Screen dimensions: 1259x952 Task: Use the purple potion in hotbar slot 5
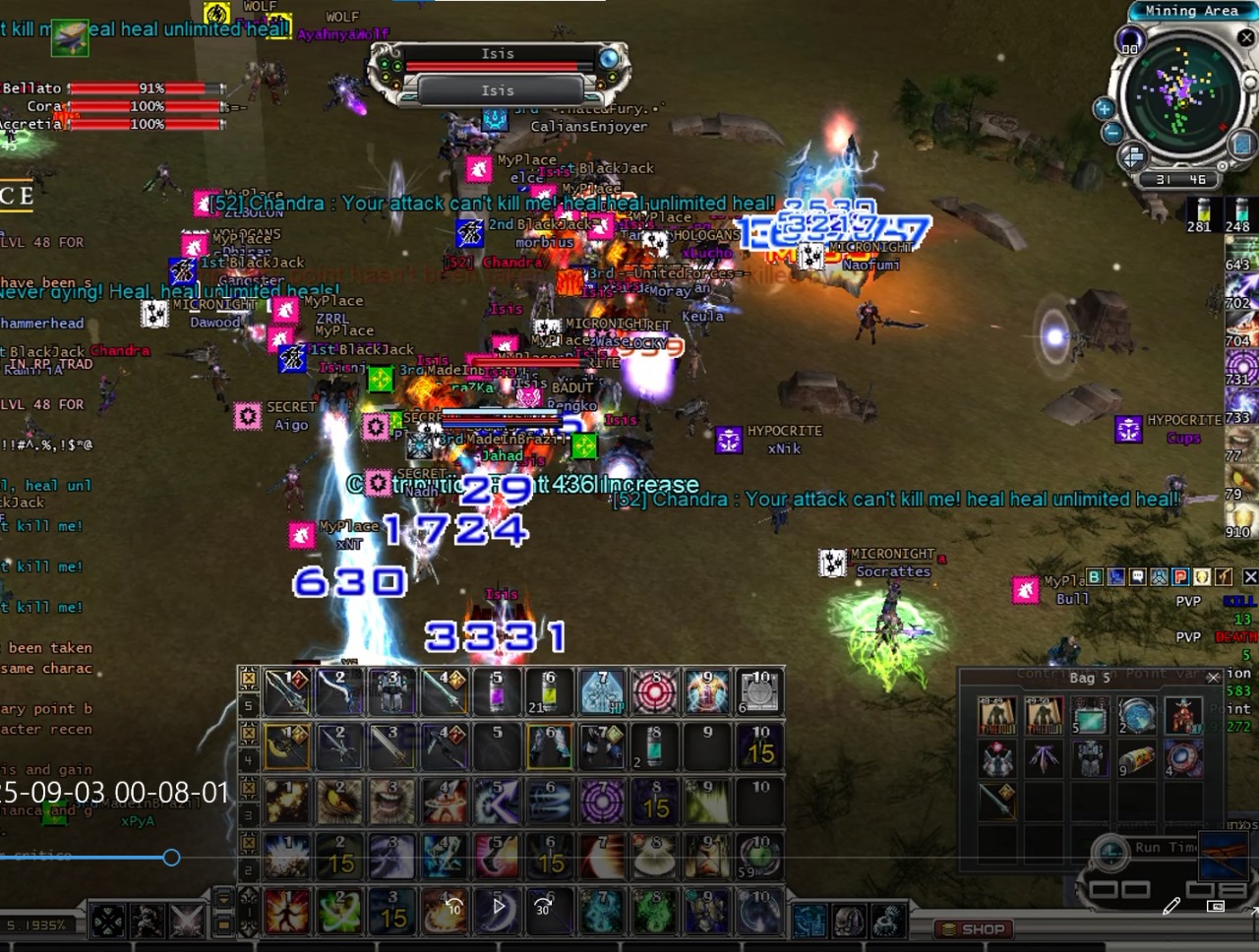497,692
